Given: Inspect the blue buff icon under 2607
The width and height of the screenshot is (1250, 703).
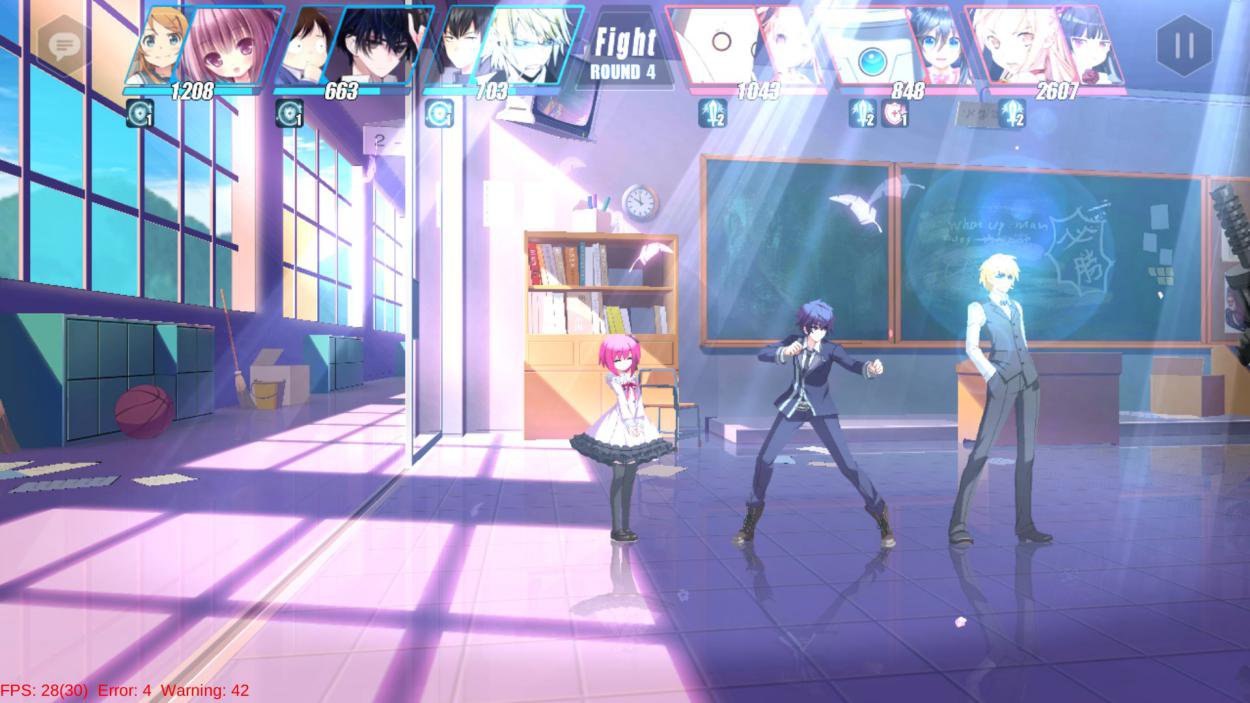Looking at the screenshot, I should (x=1012, y=113).
